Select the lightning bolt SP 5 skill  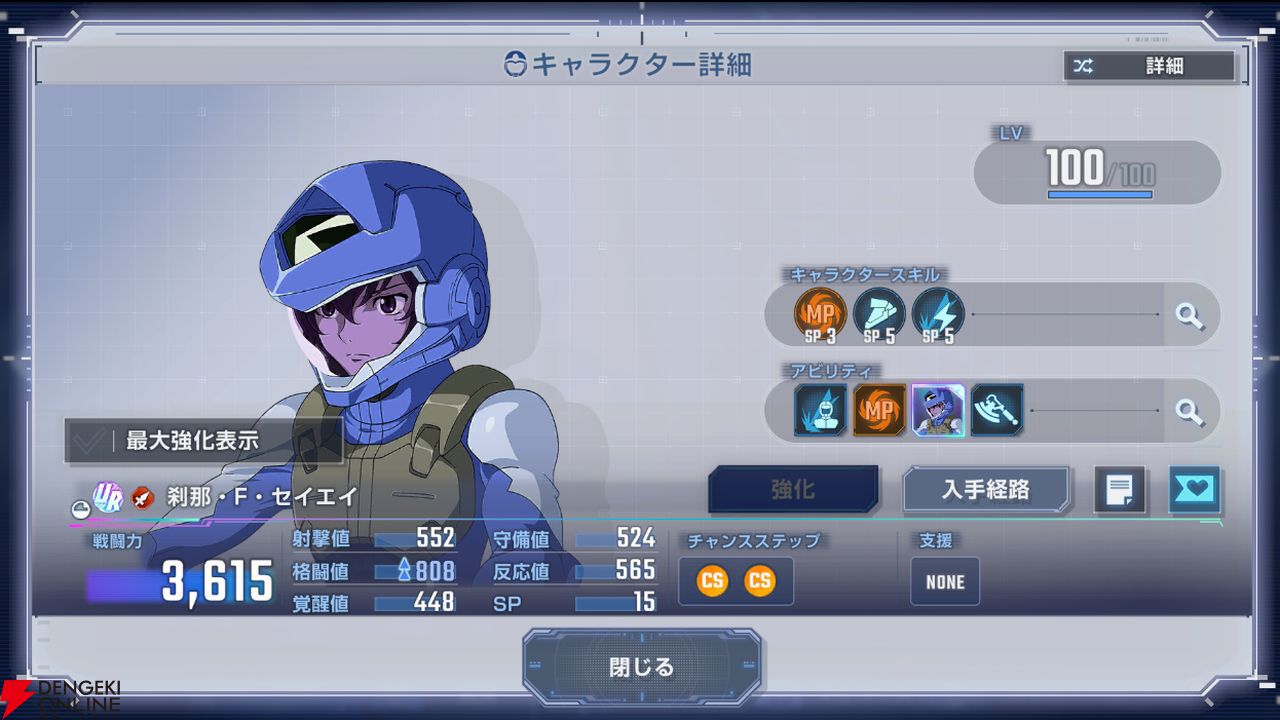point(937,314)
